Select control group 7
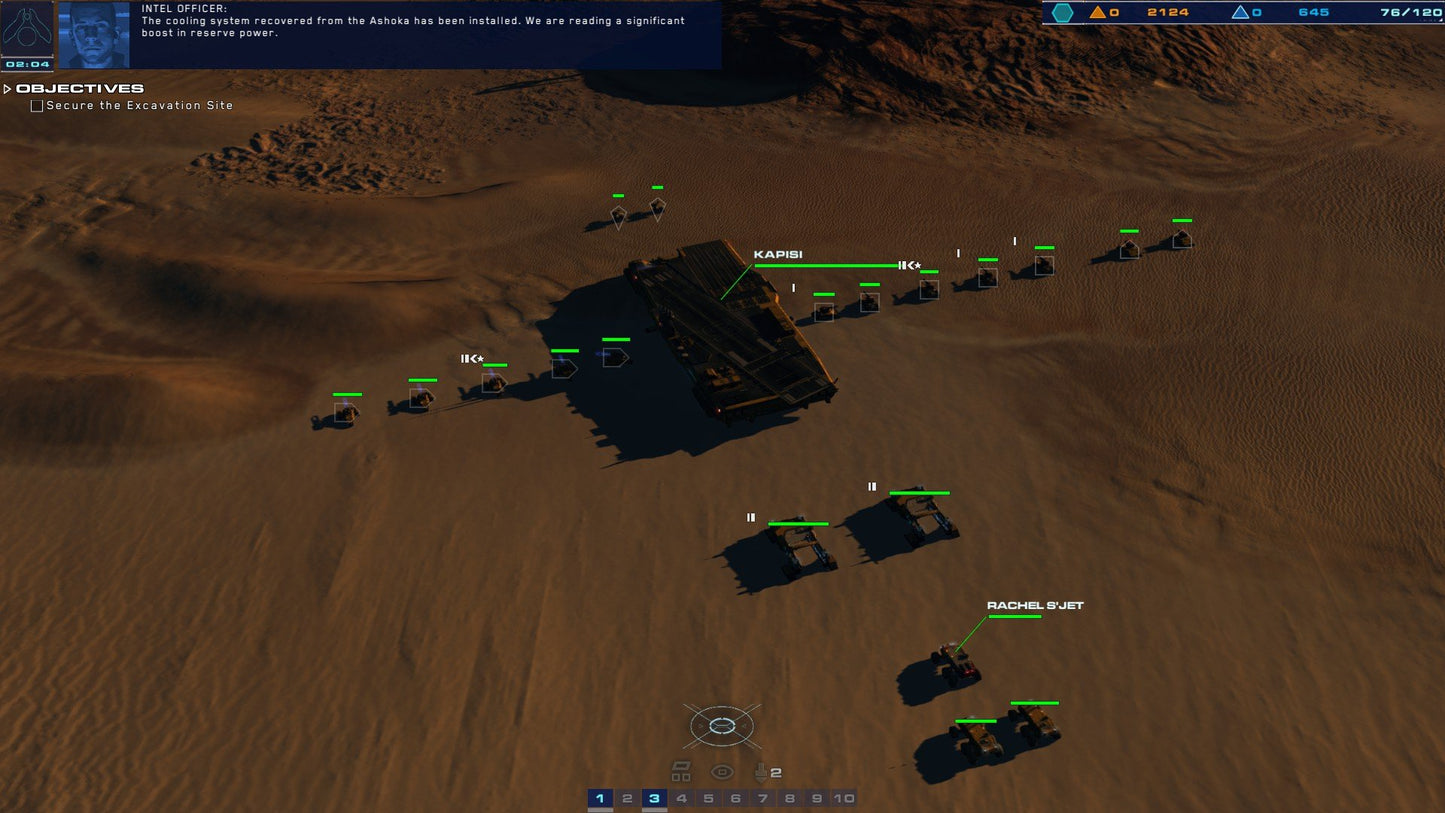Image resolution: width=1445 pixels, height=813 pixels. tap(763, 798)
